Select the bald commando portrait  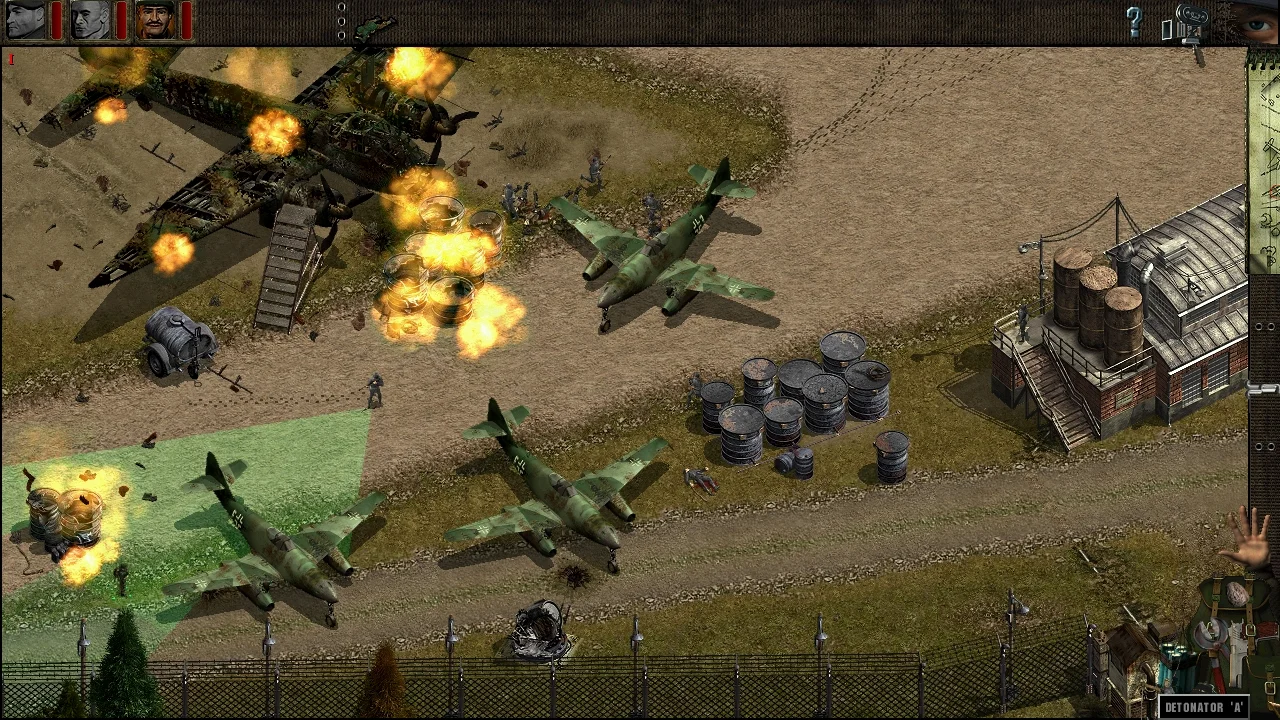91,20
